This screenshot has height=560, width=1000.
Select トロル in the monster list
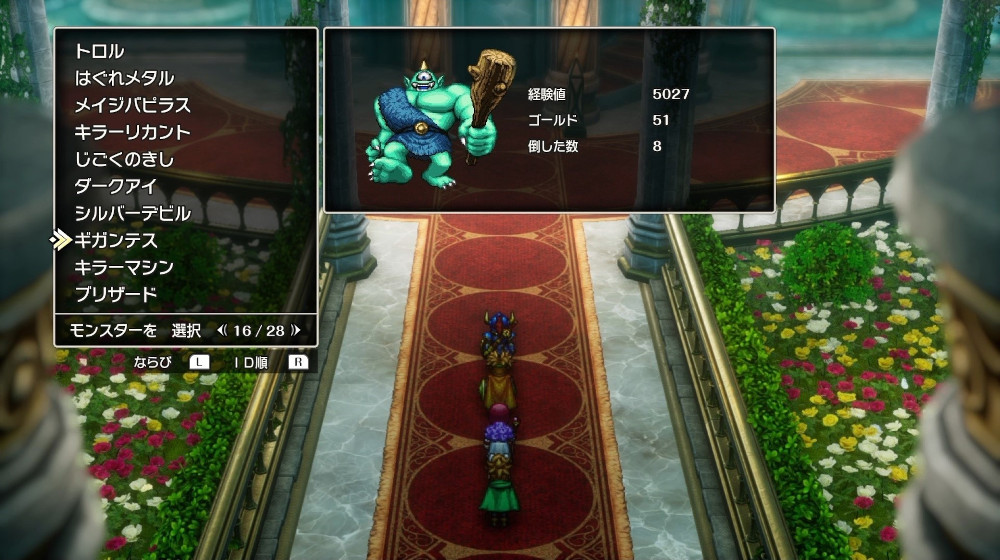tap(99, 51)
